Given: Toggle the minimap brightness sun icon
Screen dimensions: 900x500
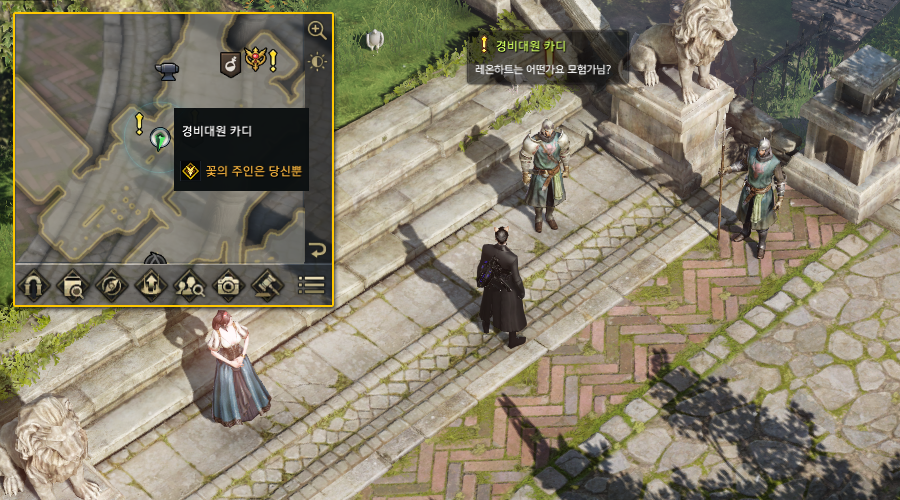Looking at the screenshot, I should click(317, 62).
